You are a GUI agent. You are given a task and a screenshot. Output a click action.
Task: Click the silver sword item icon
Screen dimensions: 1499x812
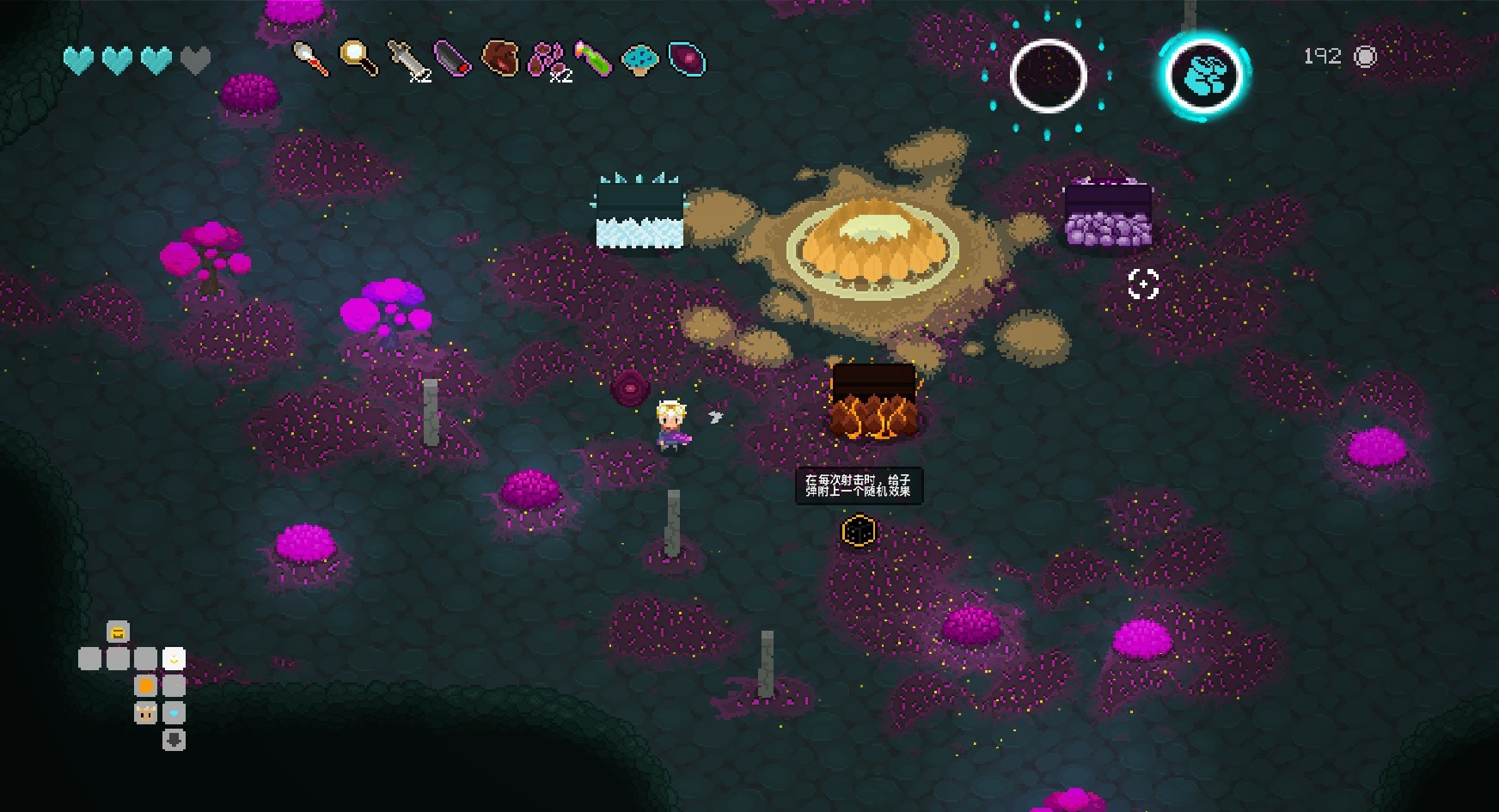pos(407,59)
